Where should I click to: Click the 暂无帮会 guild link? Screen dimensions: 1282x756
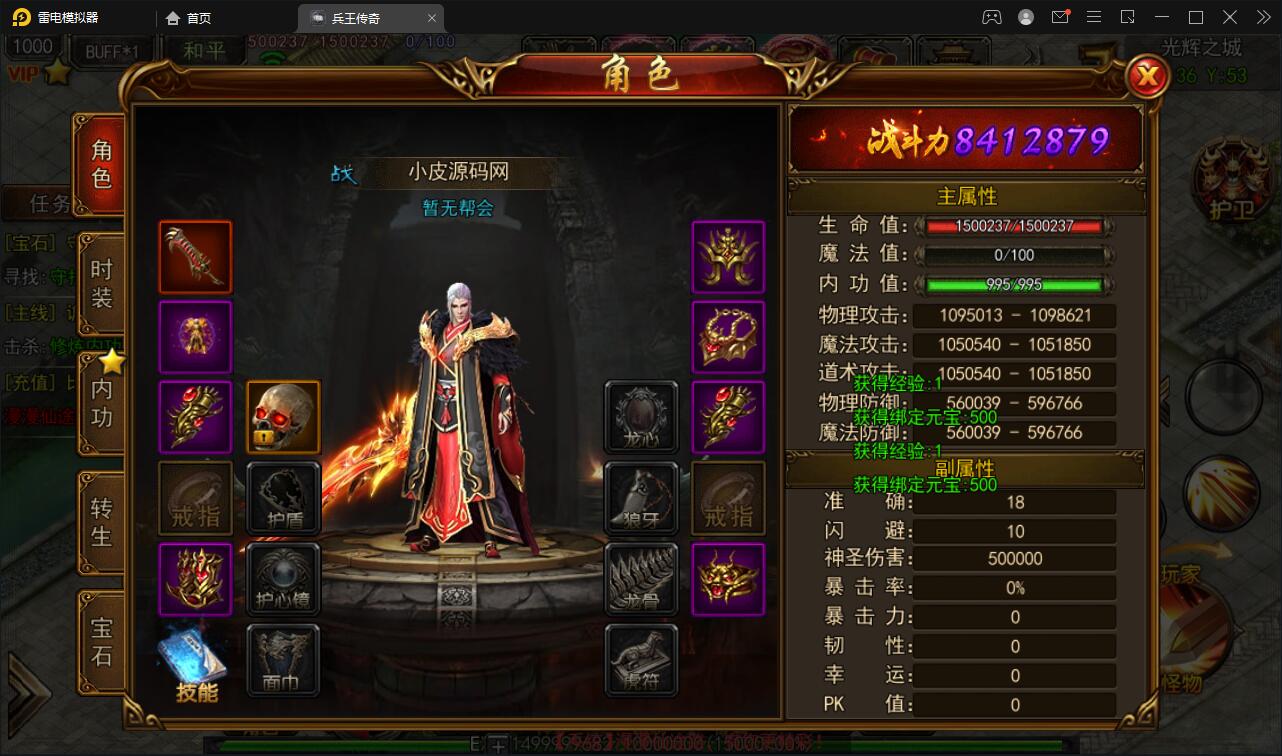click(x=458, y=207)
